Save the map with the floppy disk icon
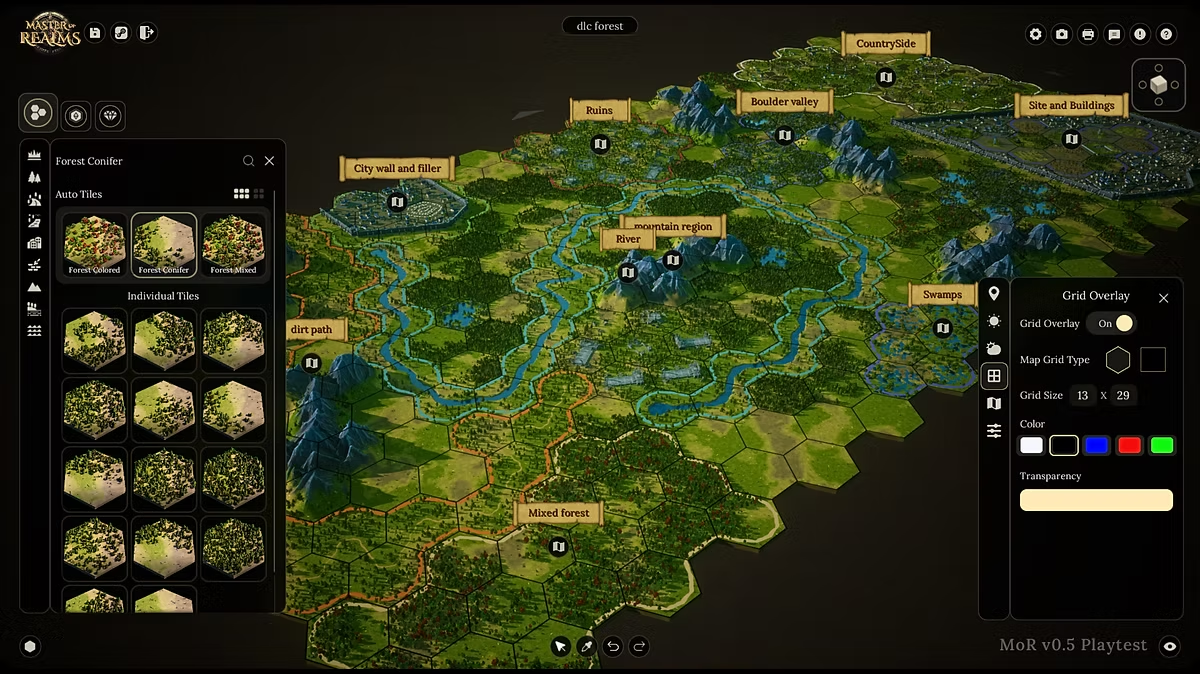Screen dimensions: 1200x674 pyautogui.click(x=95, y=33)
